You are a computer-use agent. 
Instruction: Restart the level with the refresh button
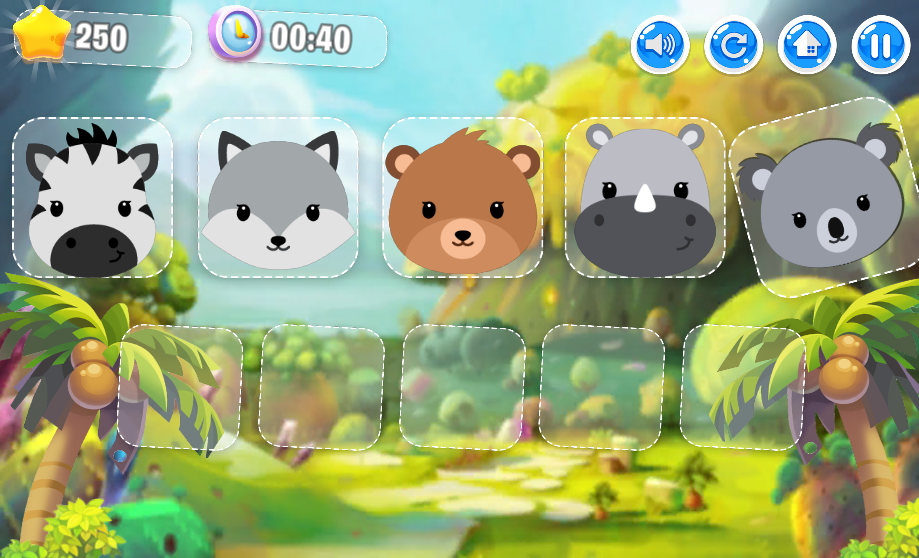[734, 46]
